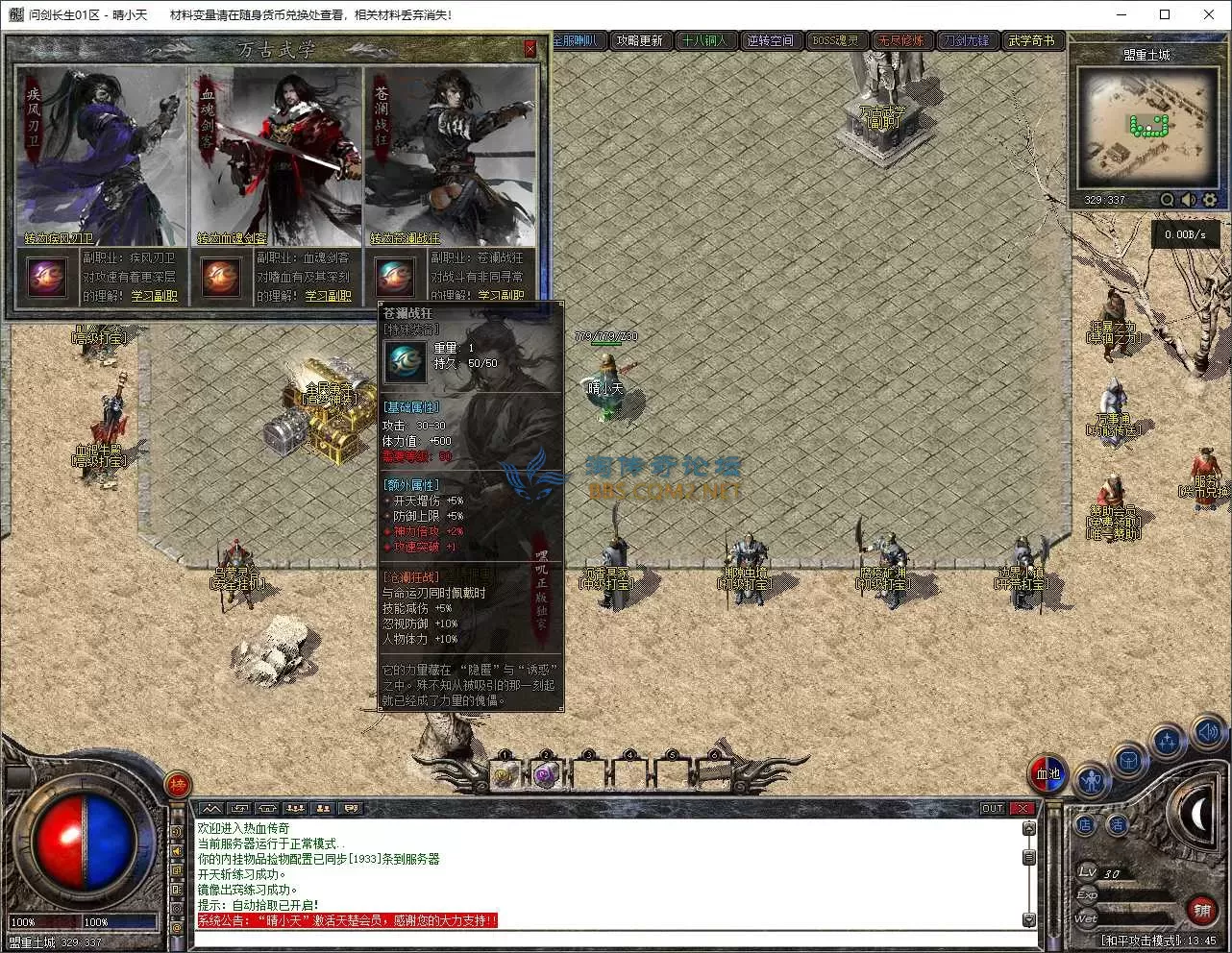Open the BOSS魂灵 menu button

835,41
